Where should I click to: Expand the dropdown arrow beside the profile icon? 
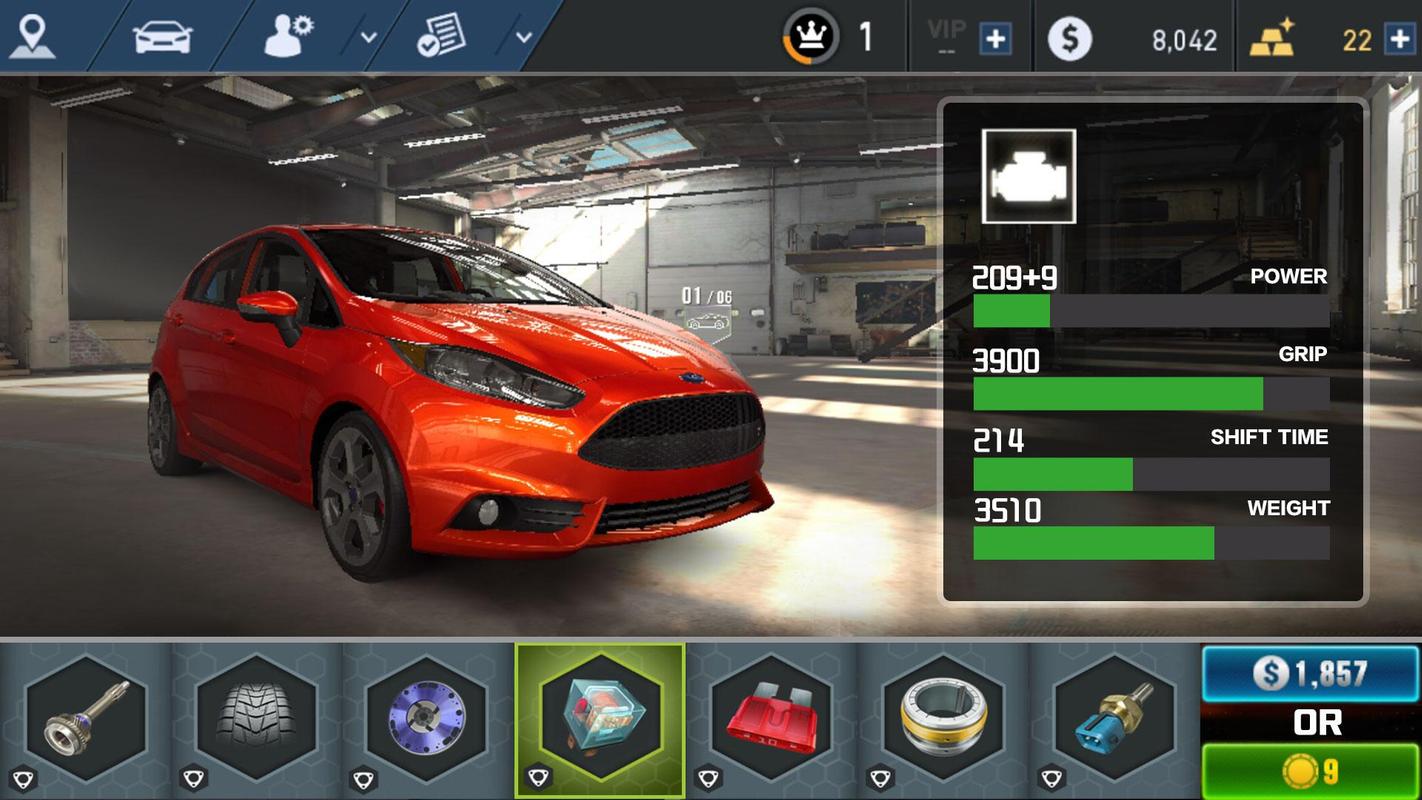368,38
